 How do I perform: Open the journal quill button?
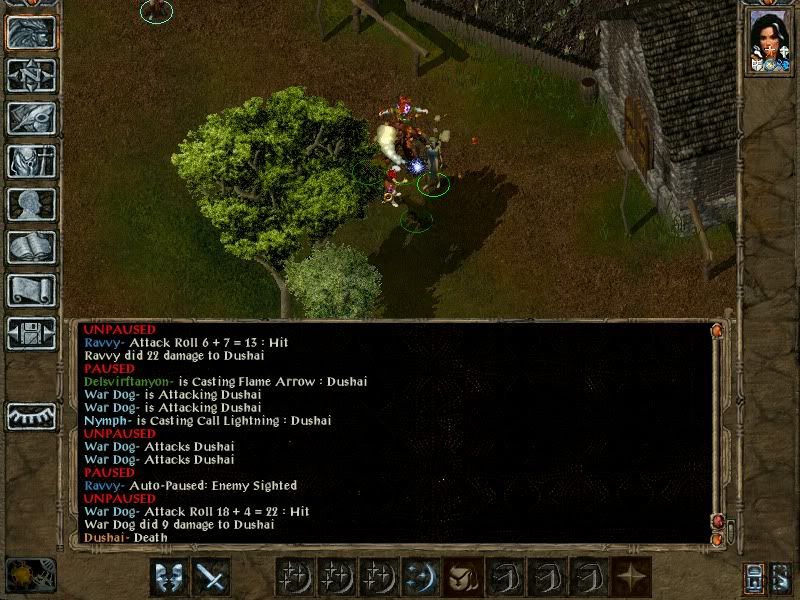click(31, 118)
